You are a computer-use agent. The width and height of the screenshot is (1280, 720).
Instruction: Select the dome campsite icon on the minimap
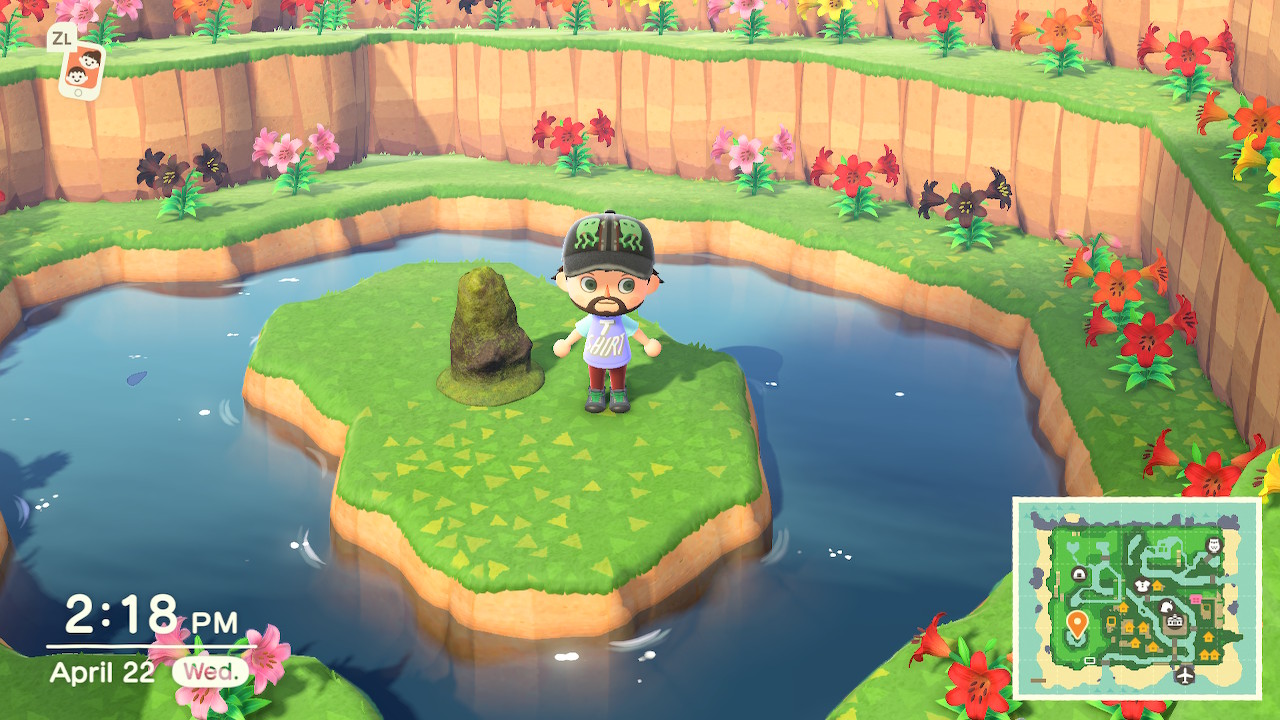(x=1079, y=575)
